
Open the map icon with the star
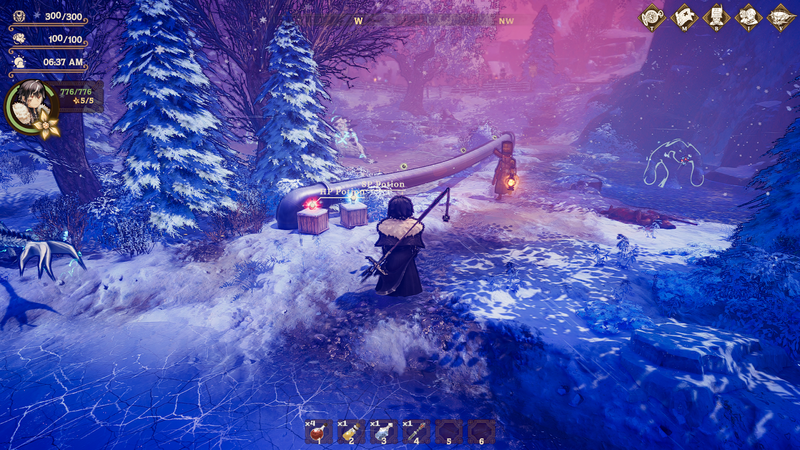pyautogui.click(x=685, y=16)
